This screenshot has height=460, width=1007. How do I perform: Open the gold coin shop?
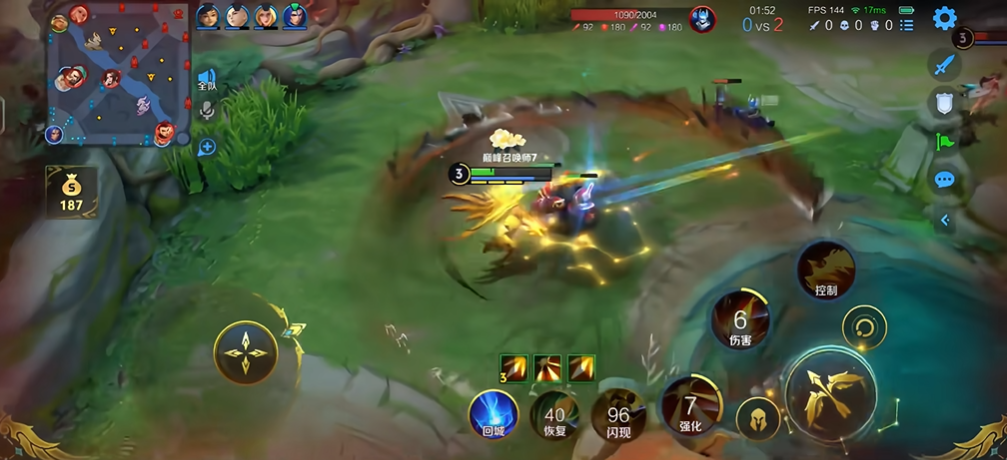71,192
